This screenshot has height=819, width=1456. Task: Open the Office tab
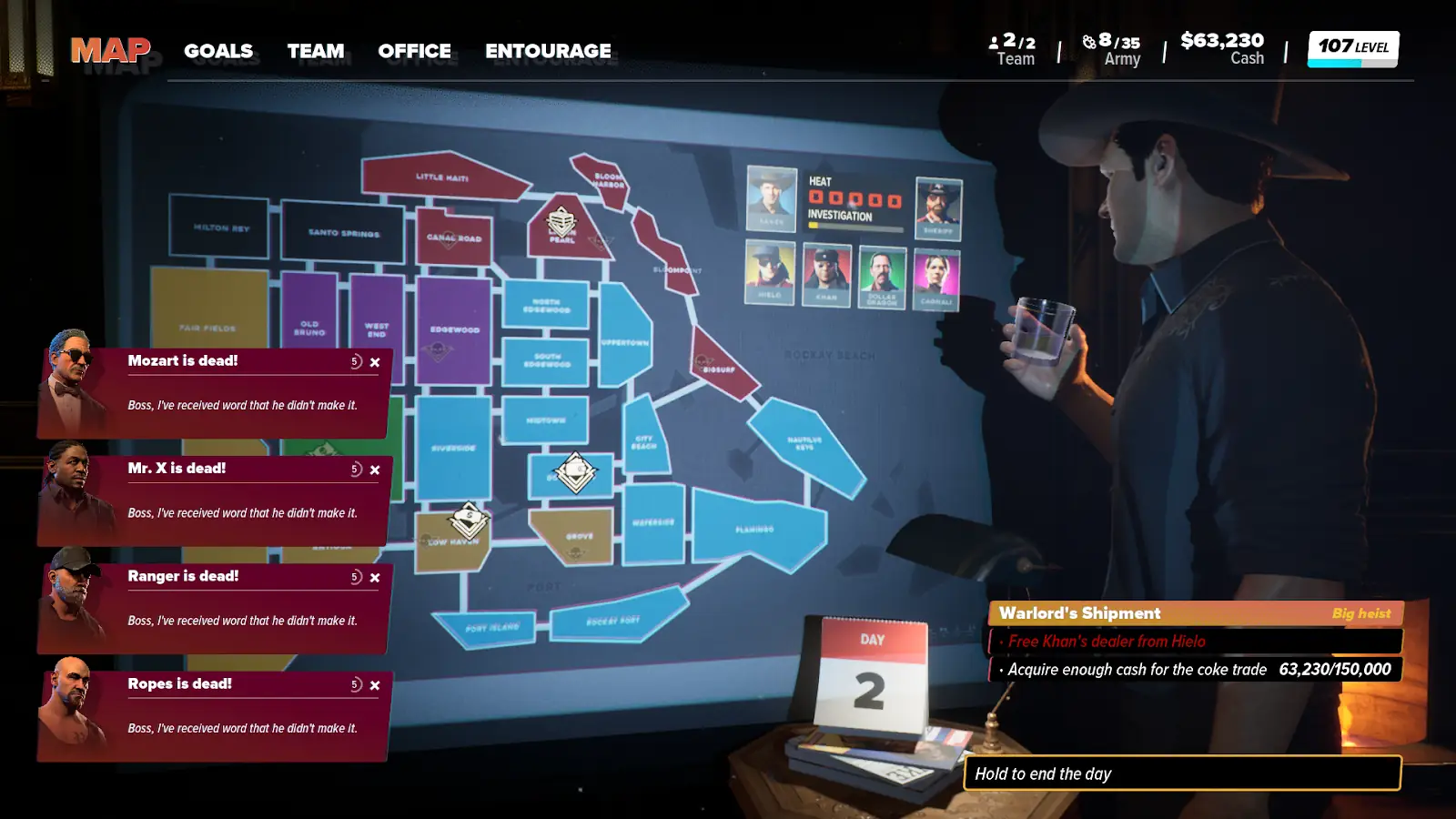click(414, 51)
